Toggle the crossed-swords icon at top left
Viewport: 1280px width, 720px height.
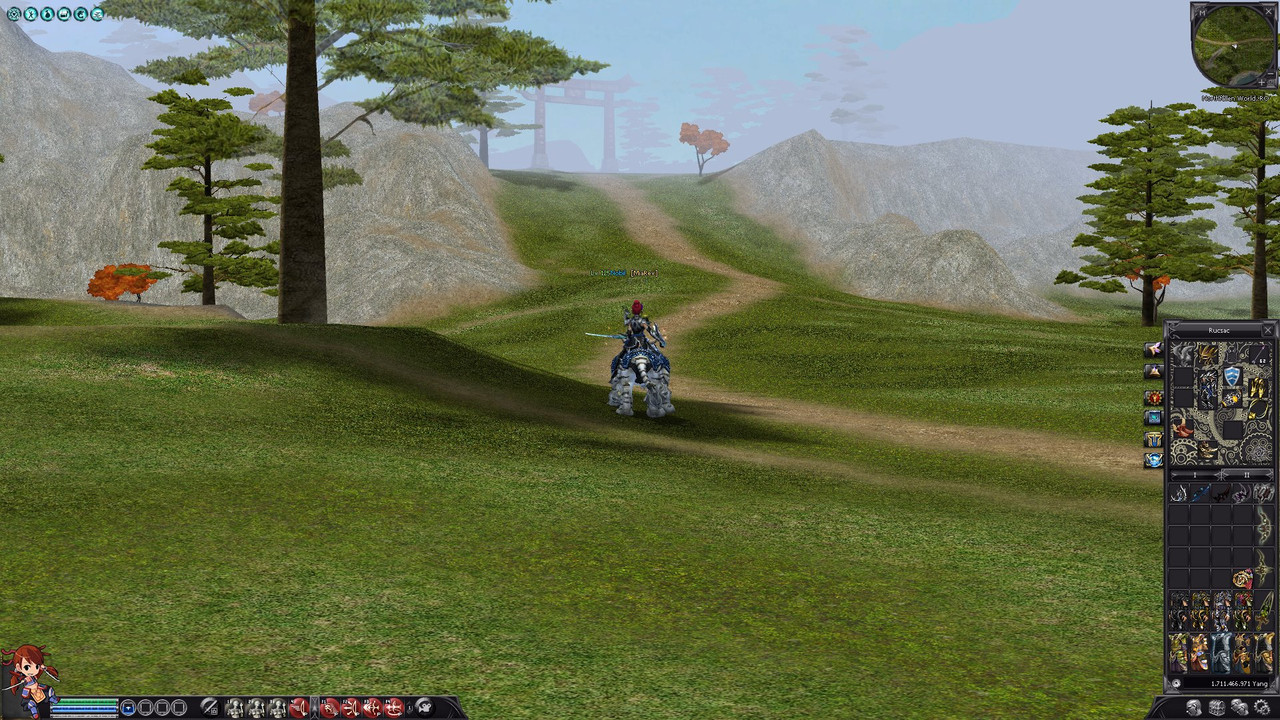point(31,14)
